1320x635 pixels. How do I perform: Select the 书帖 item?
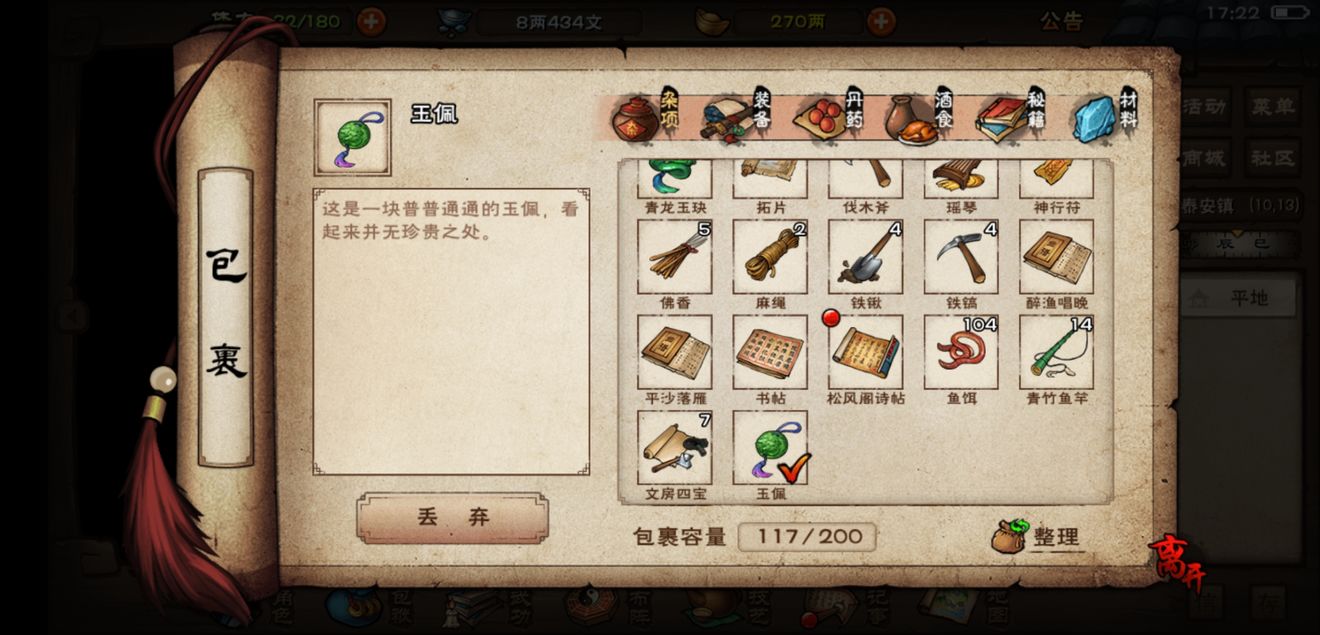[x=770, y=352]
